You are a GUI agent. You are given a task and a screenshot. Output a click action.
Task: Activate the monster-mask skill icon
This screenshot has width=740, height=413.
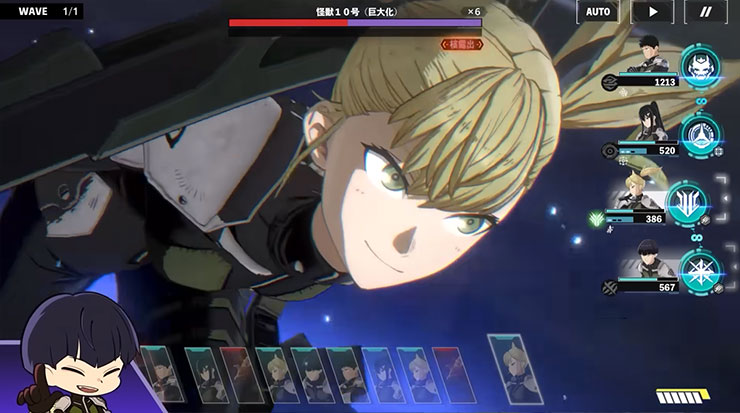700,67
